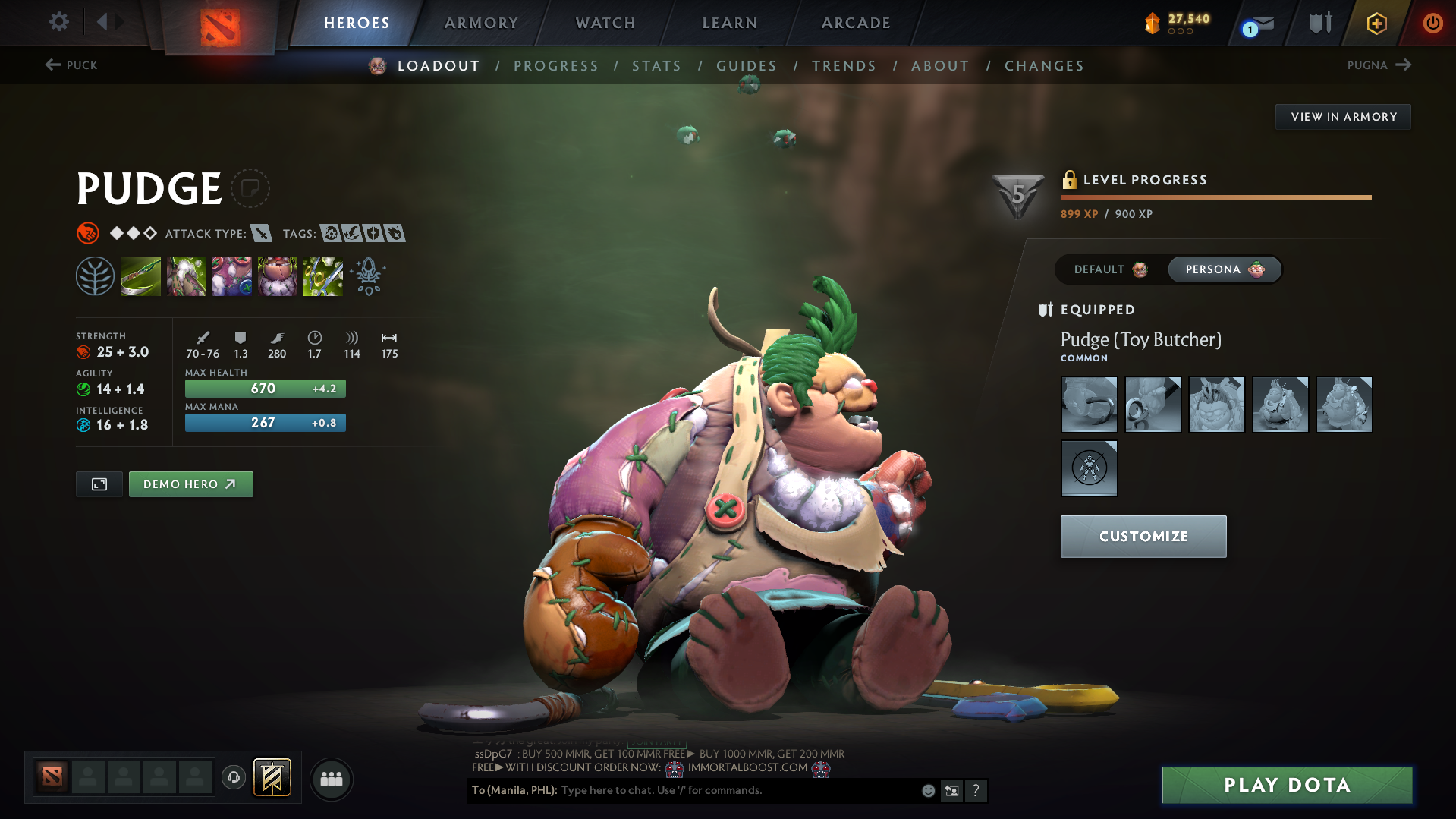Open the settings gear in top left

pyautogui.click(x=58, y=22)
